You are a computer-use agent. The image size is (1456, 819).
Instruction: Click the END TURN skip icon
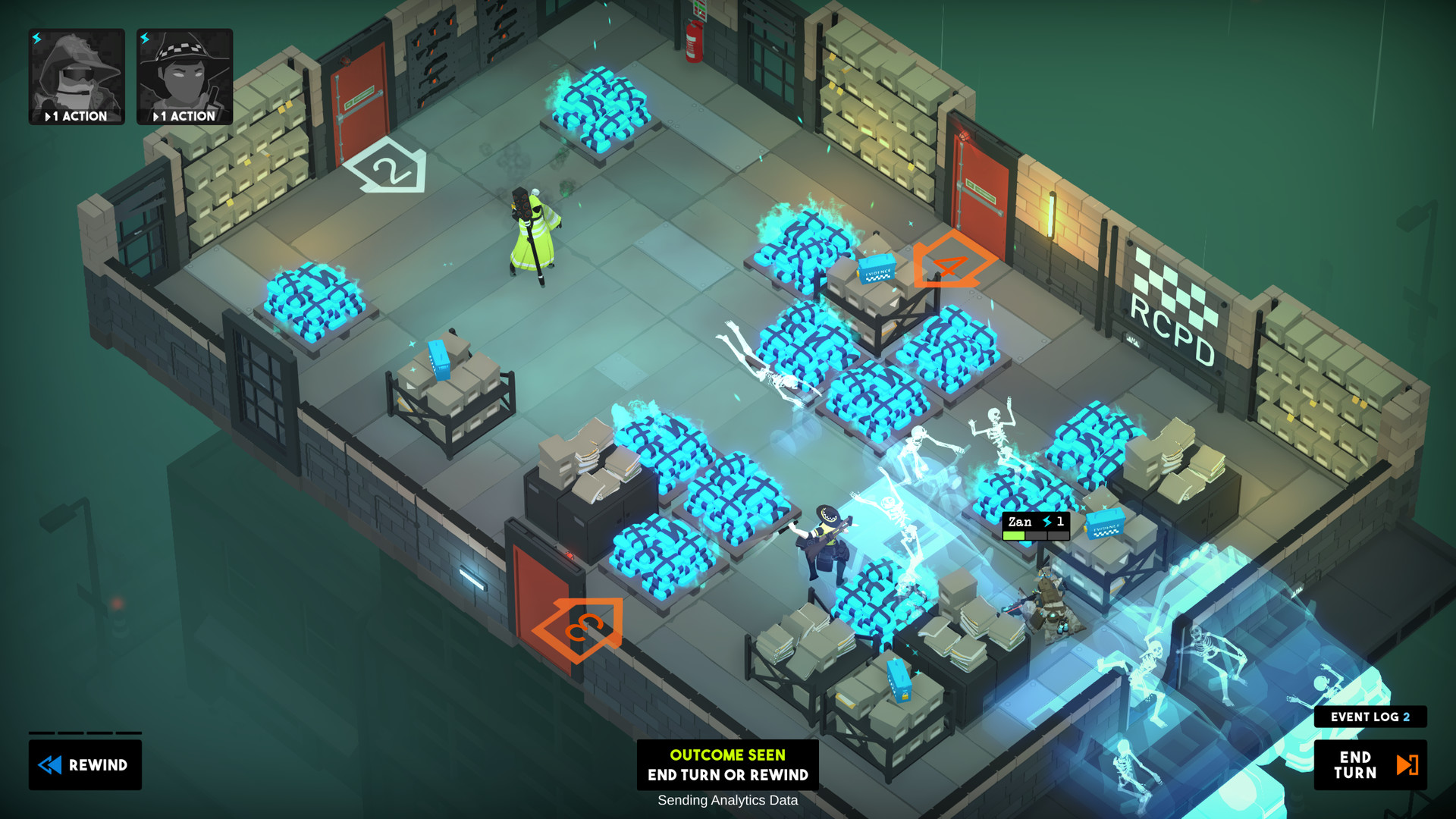pyautogui.click(x=1408, y=765)
